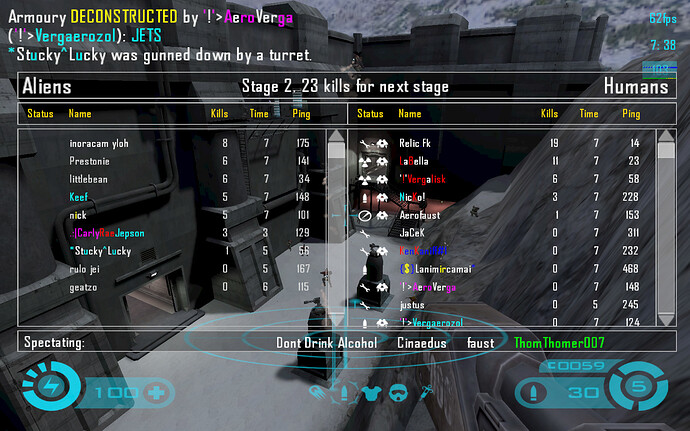Click the Aliens list scroll-down arrow
690x431 pixels.
pos(337,318)
